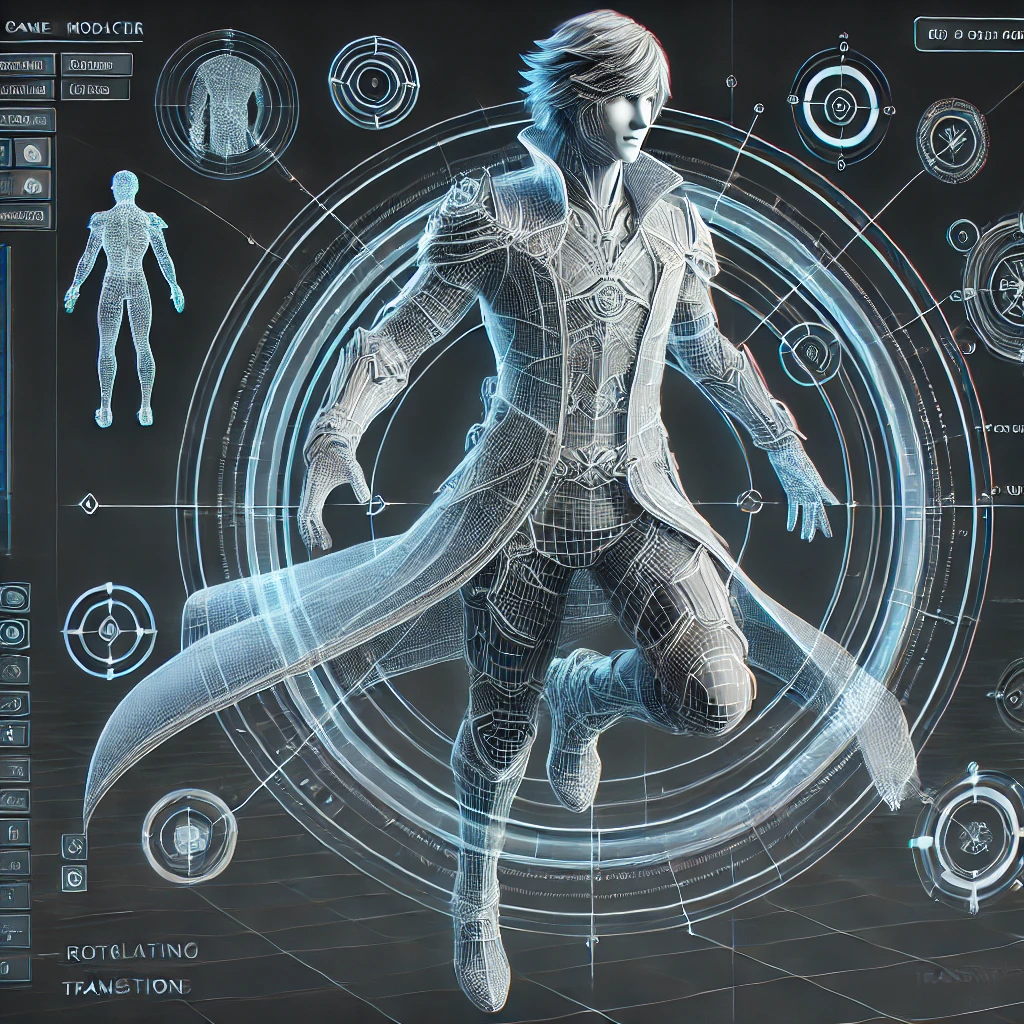Click the cube icon inside glass circle
The image size is (1024, 1024).
pos(188,834)
